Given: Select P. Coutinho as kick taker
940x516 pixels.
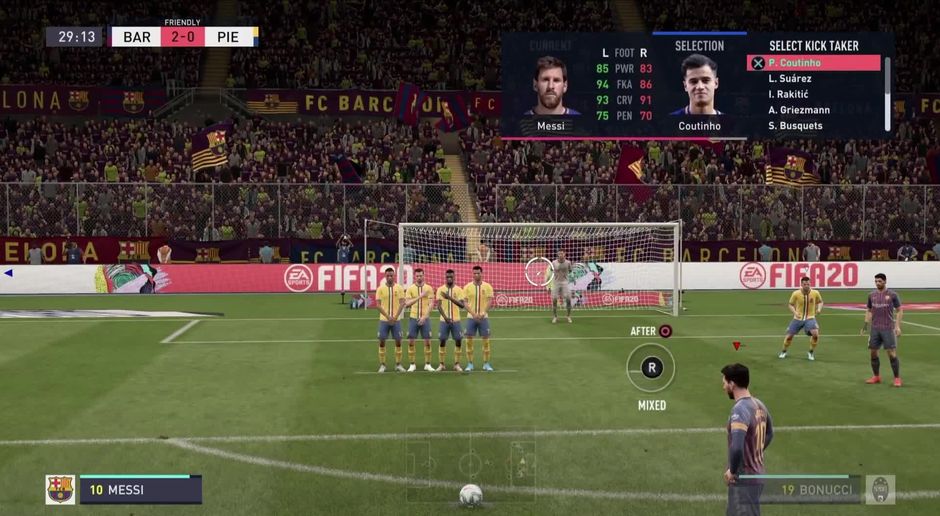Looking at the screenshot, I should (x=814, y=63).
